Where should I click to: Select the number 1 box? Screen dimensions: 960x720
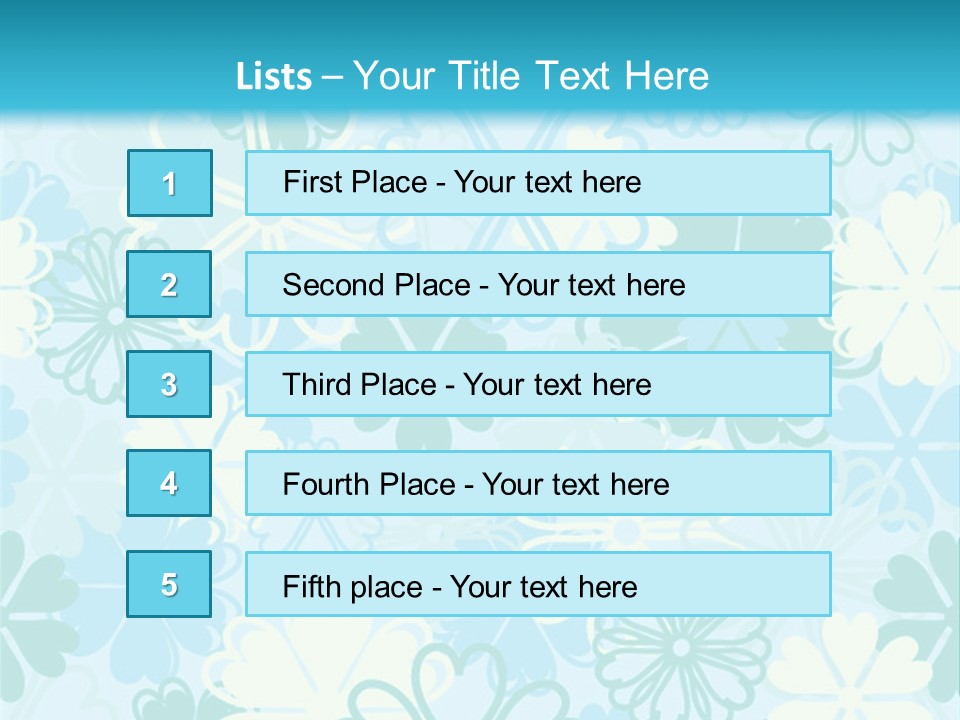(x=170, y=183)
